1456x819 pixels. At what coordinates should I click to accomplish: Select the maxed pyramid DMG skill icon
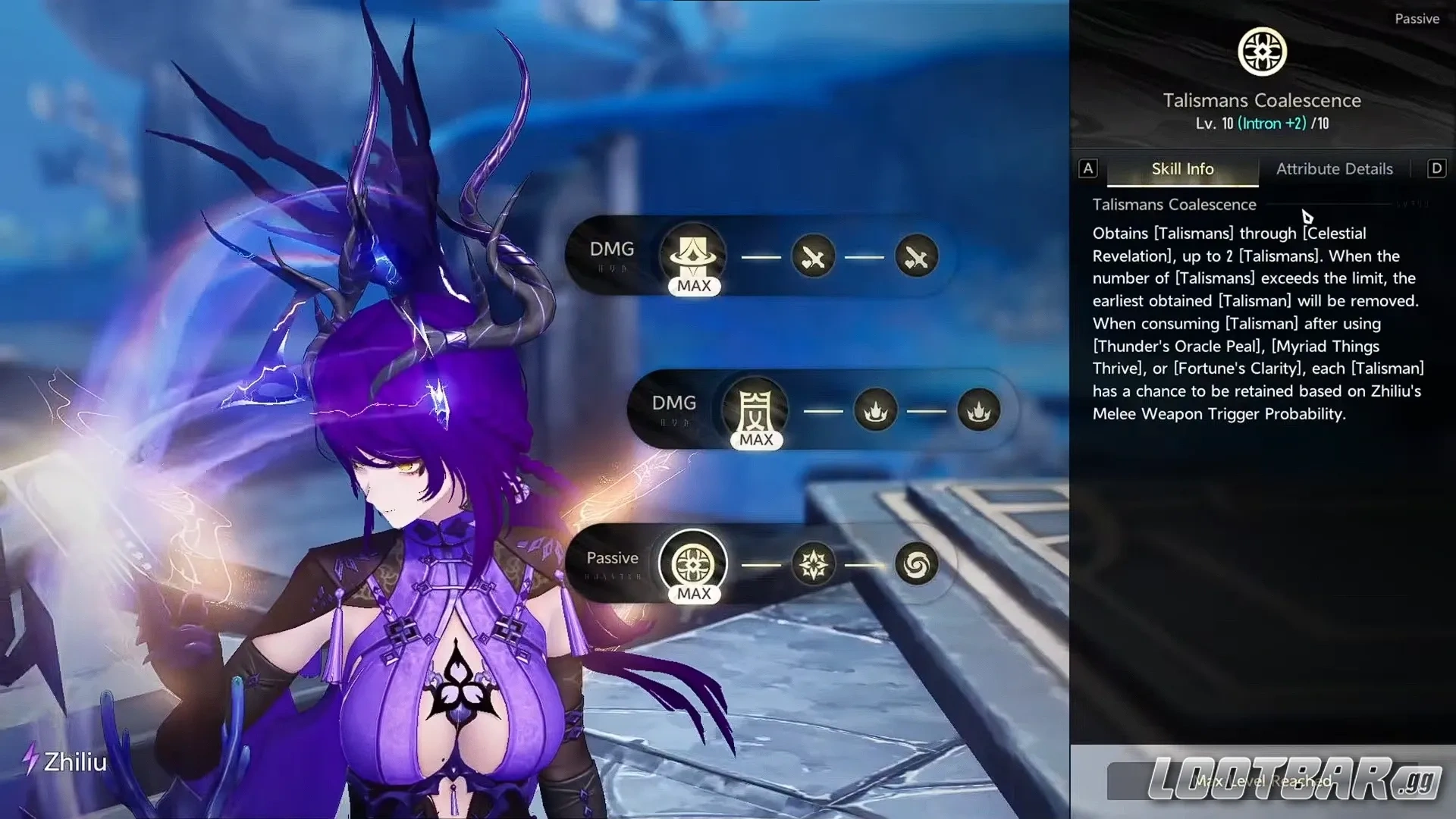pos(692,256)
